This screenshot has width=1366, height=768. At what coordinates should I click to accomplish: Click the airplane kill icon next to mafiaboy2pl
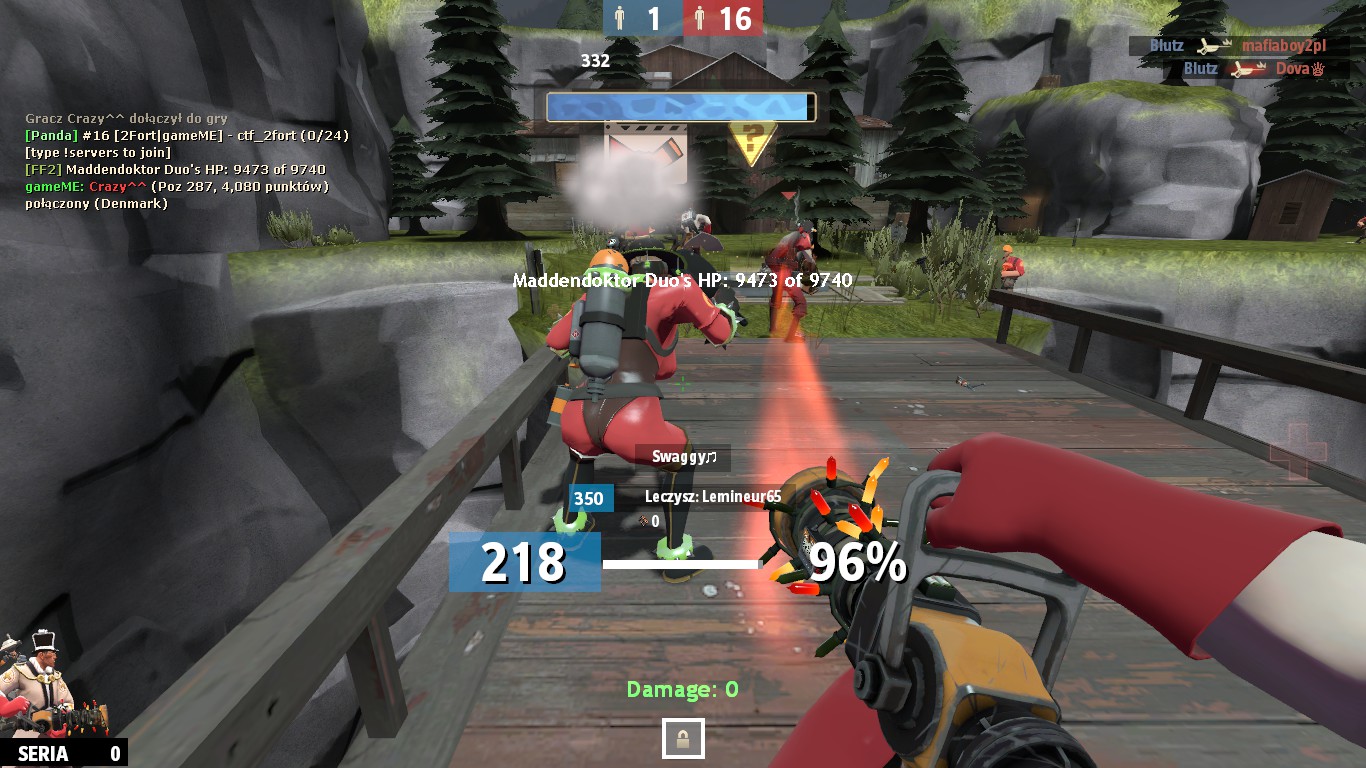tap(1208, 45)
